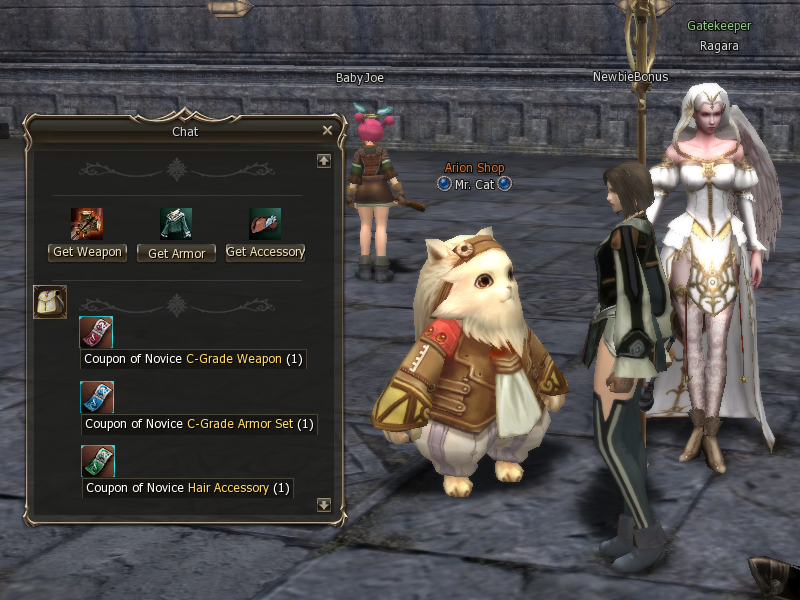Click the Get Weapon button

pos(87,252)
